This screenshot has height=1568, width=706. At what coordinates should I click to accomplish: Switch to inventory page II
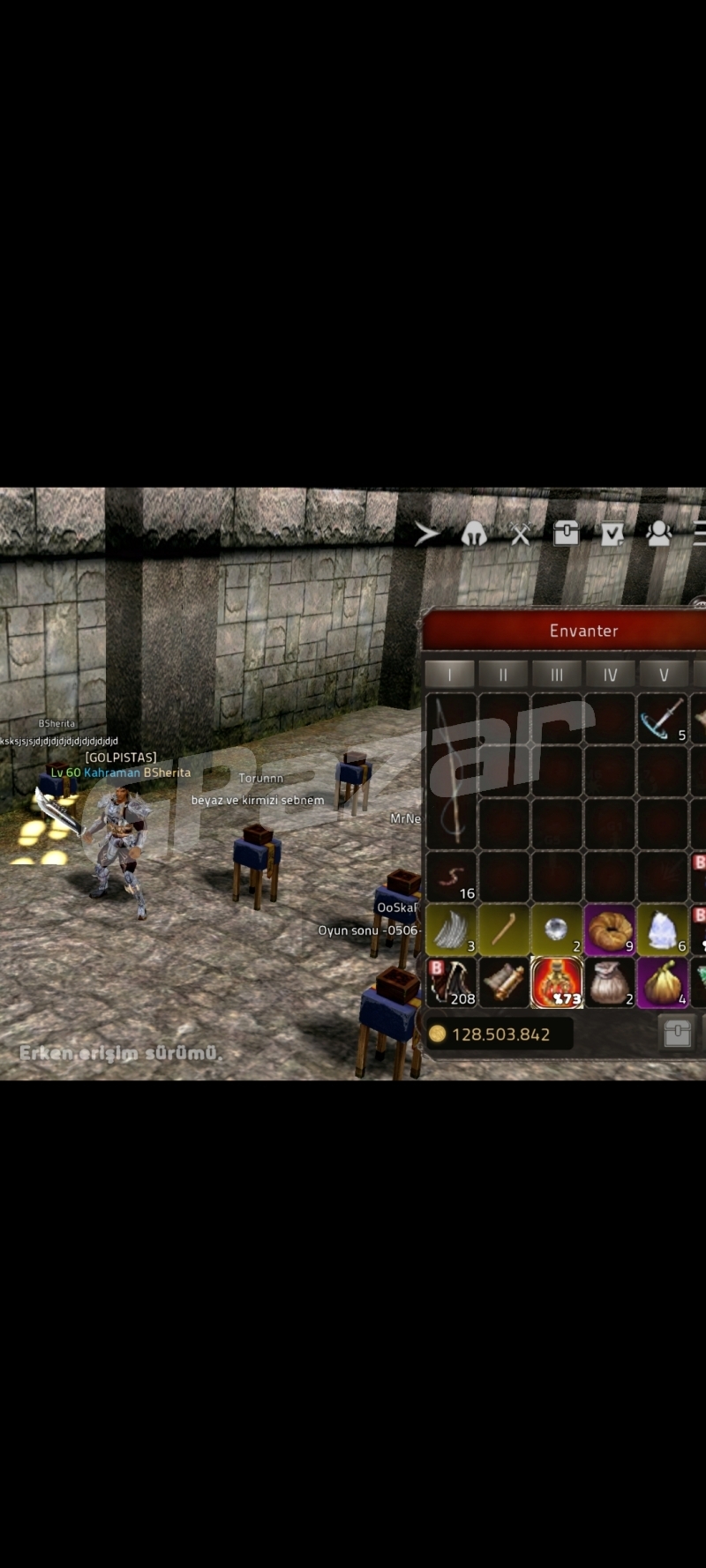pos(503,675)
